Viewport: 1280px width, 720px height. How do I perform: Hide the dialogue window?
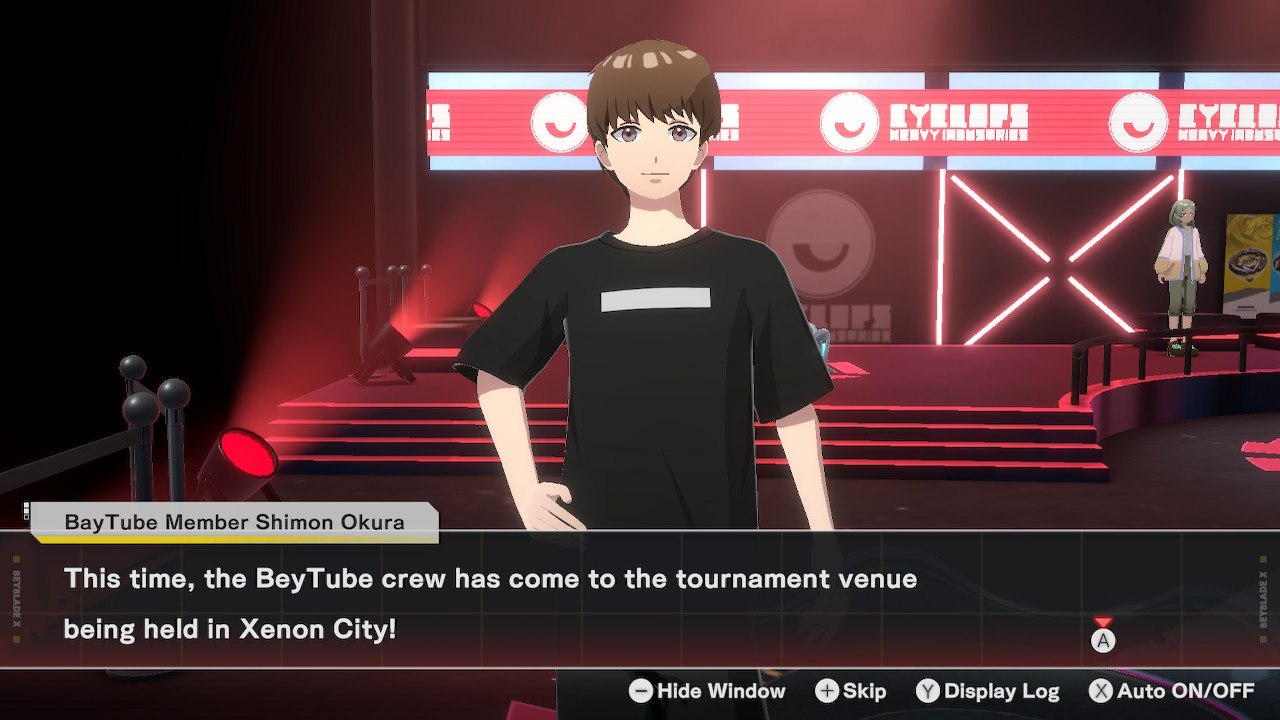click(707, 691)
